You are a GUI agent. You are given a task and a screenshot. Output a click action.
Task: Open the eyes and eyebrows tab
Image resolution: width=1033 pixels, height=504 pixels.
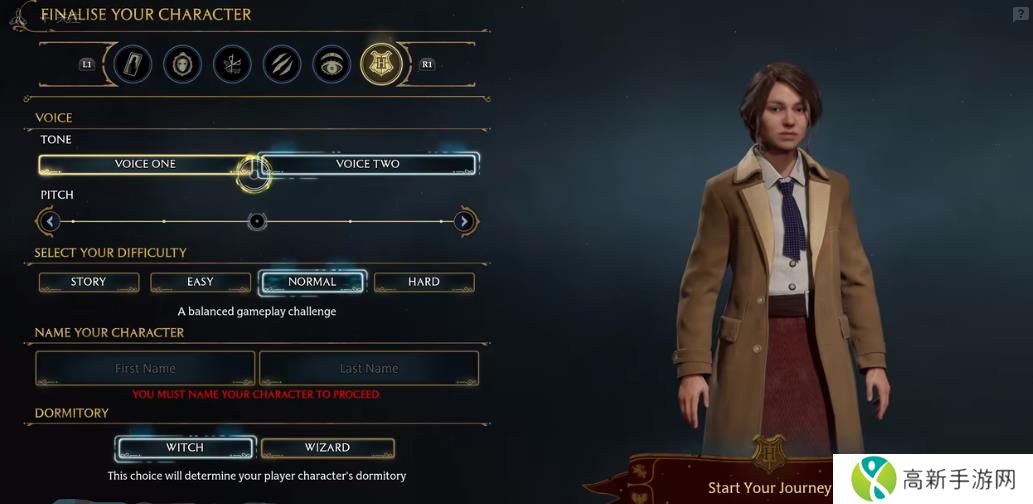pyautogui.click(x=332, y=65)
